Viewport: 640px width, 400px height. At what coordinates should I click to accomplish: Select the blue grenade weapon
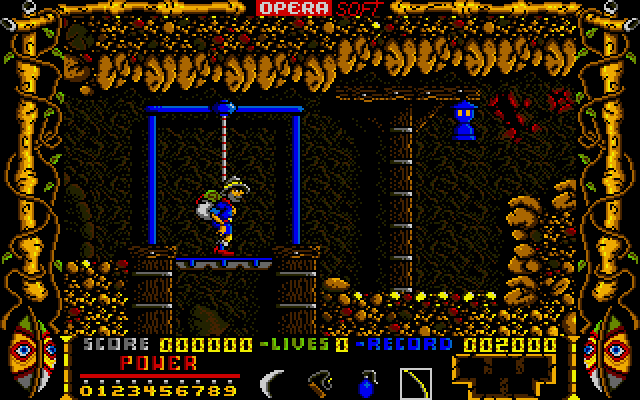[366, 382]
